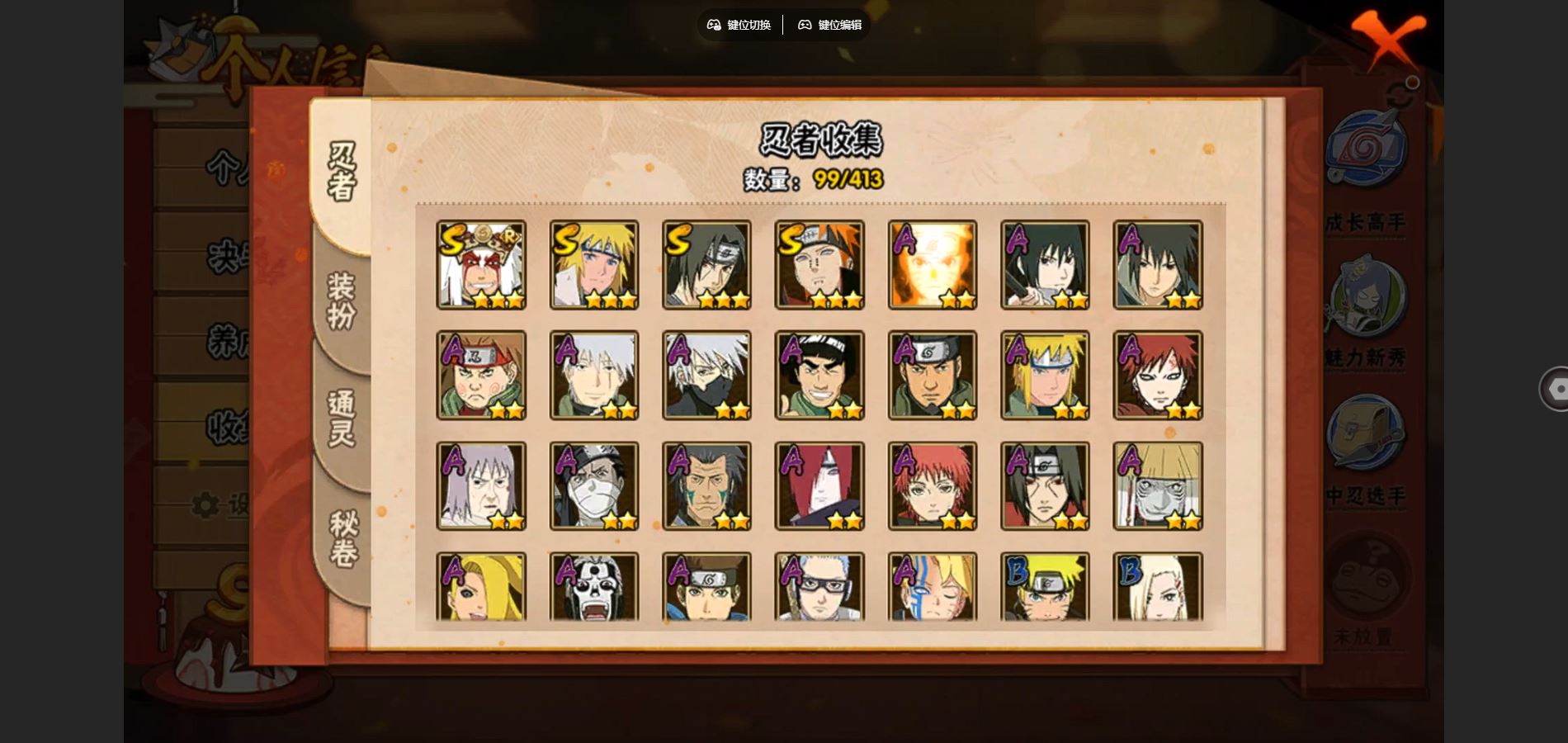Select Killer Bee with sunglasses portrait
Image resolution: width=1568 pixels, height=743 pixels.
tap(819, 587)
